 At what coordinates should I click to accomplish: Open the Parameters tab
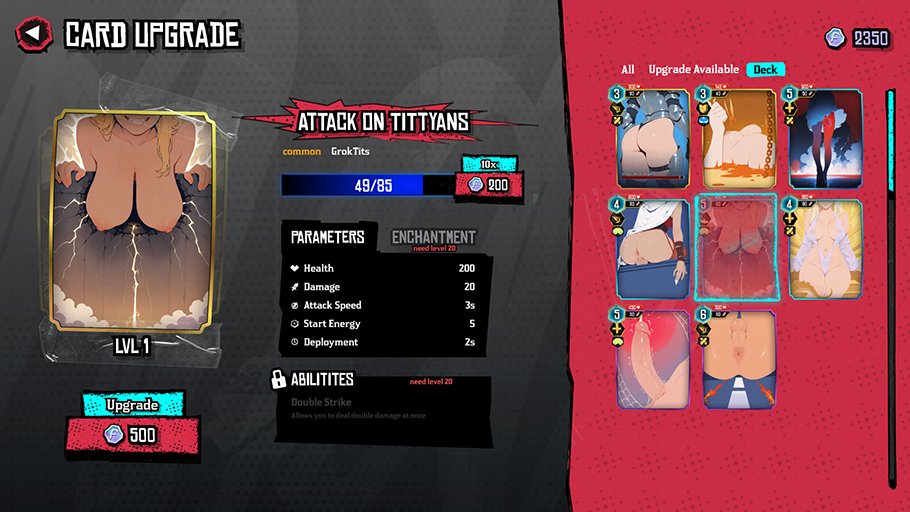[x=327, y=237]
